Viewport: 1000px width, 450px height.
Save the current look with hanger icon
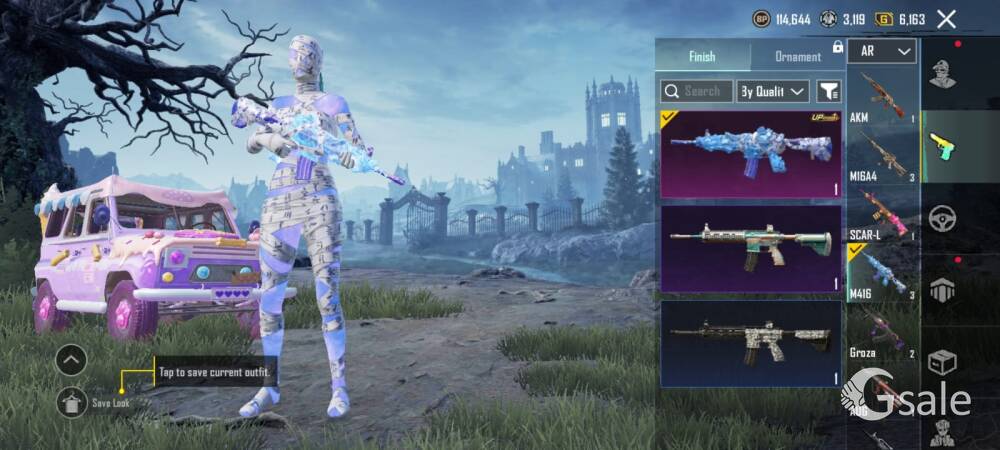[71, 402]
